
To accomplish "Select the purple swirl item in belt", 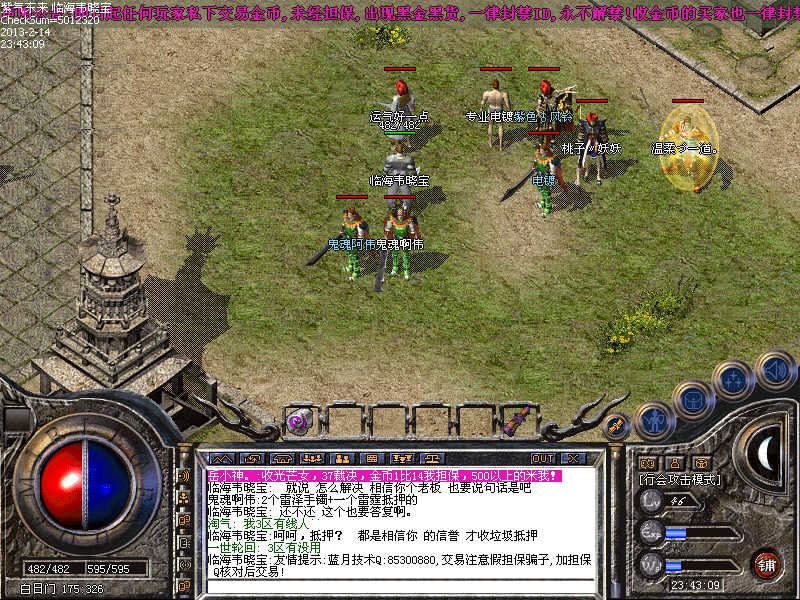I will pyautogui.click(x=297, y=422).
